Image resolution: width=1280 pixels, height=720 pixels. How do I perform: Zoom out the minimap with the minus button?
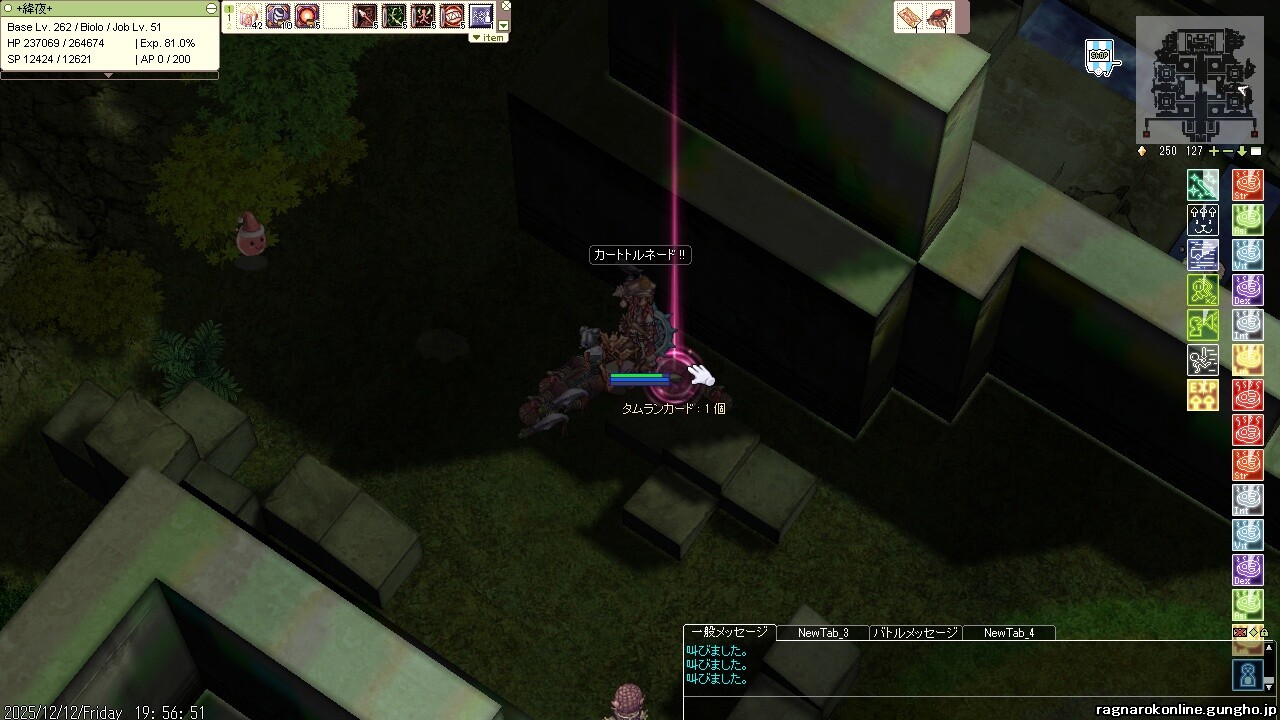(1228, 151)
